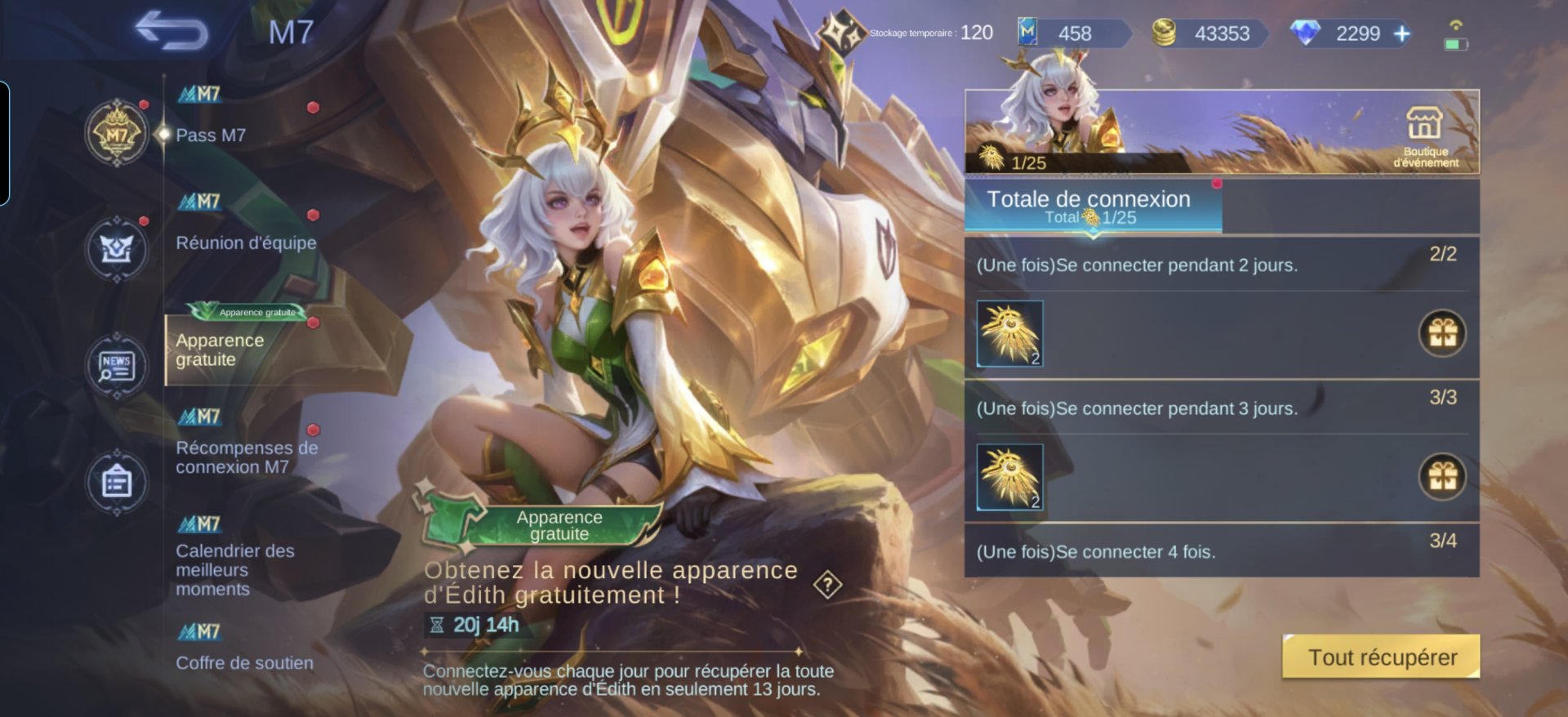Go back using the return arrow
Image resolution: width=1568 pixels, height=717 pixels.
(171, 33)
